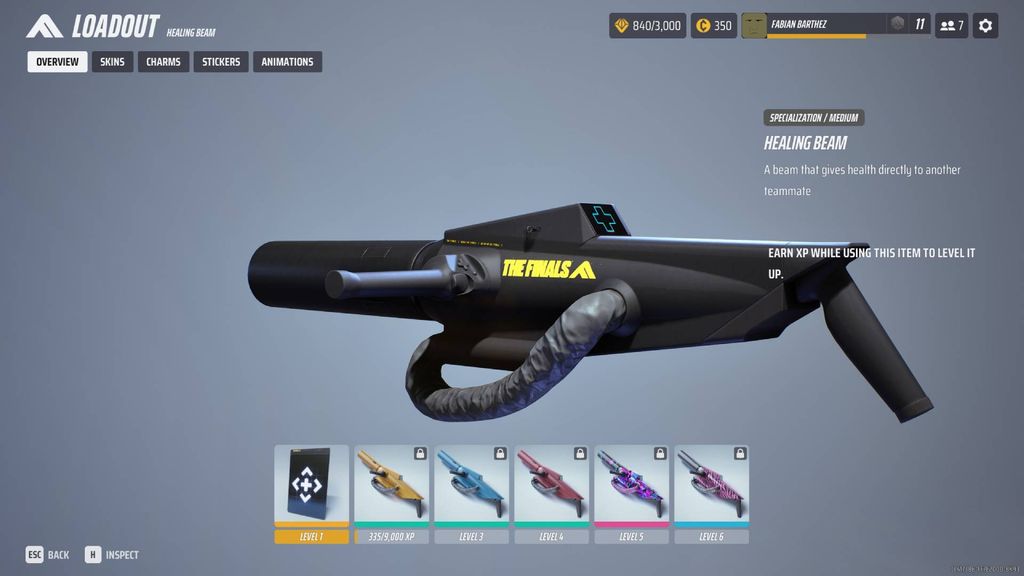Show the Stickers tab
Viewport: 1024px width, 576px height.
click(221, 62)
